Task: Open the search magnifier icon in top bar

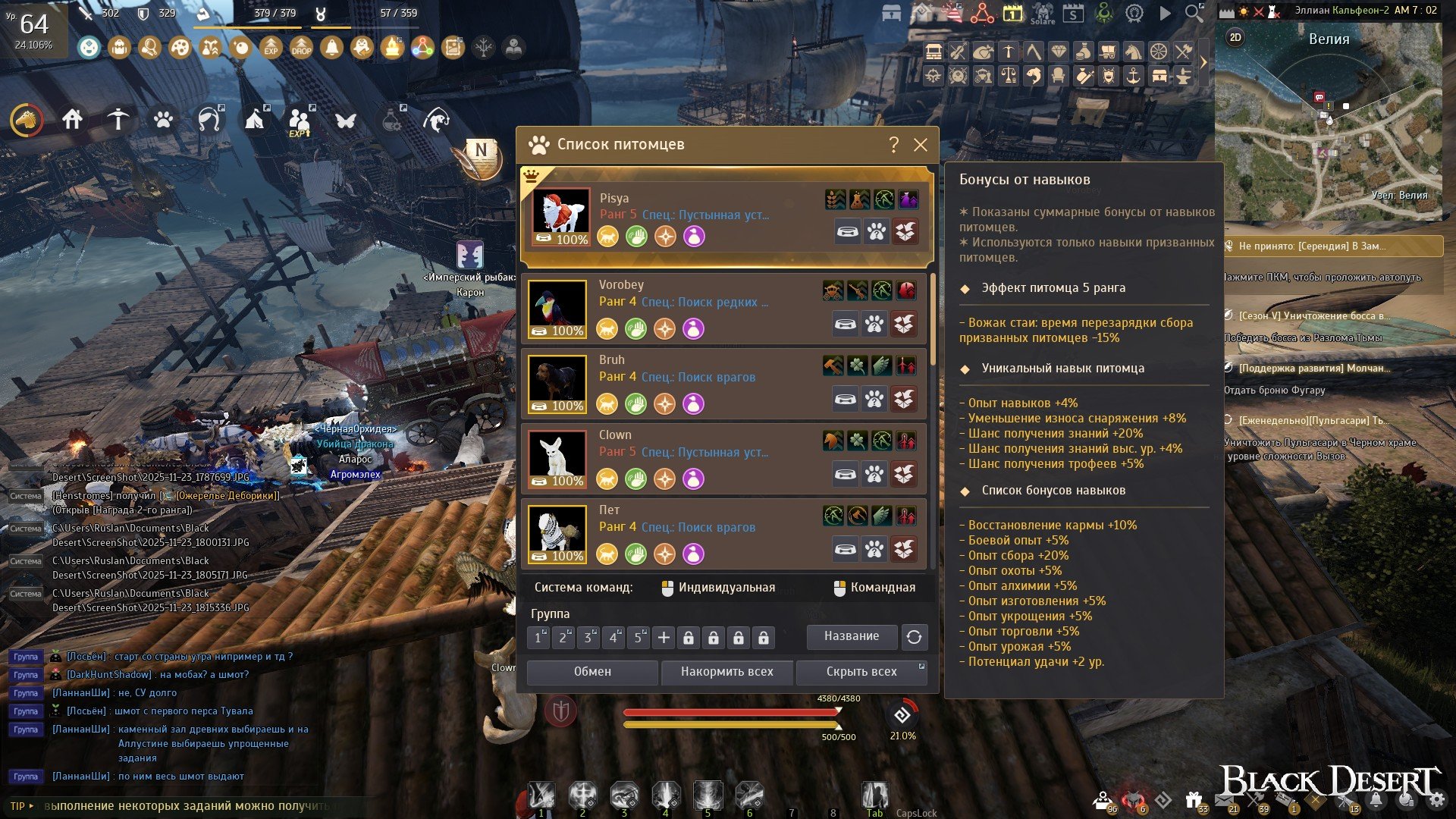Action: (x=1194, y=13)
